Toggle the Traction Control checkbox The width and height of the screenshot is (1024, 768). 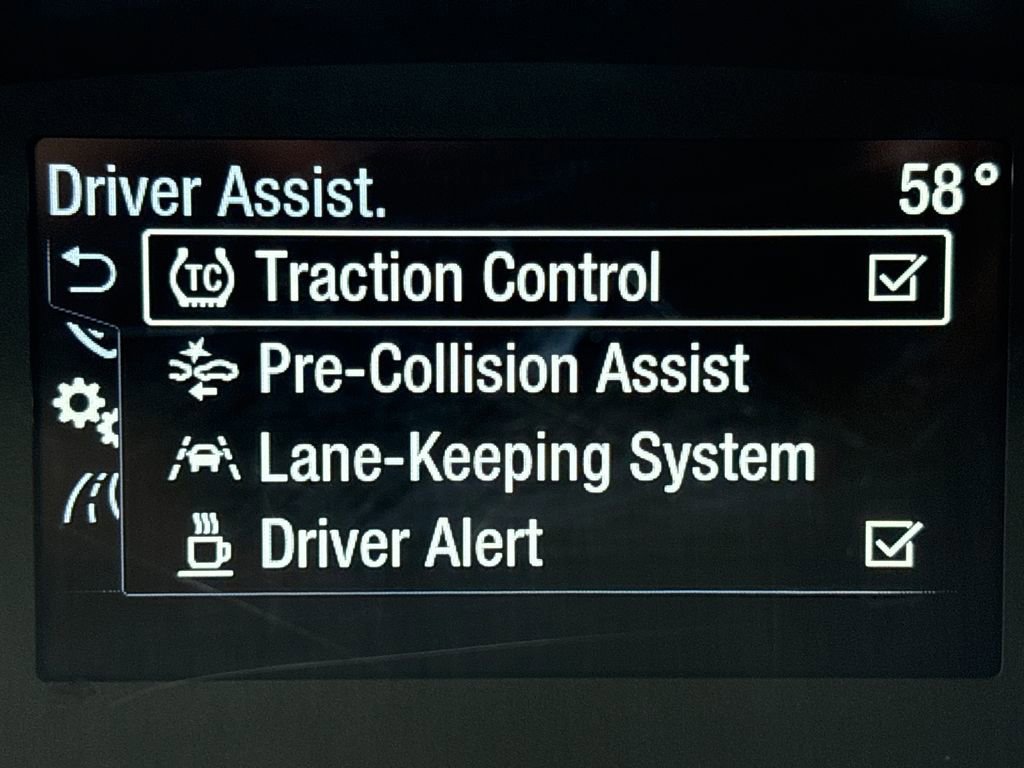point(896,277)
